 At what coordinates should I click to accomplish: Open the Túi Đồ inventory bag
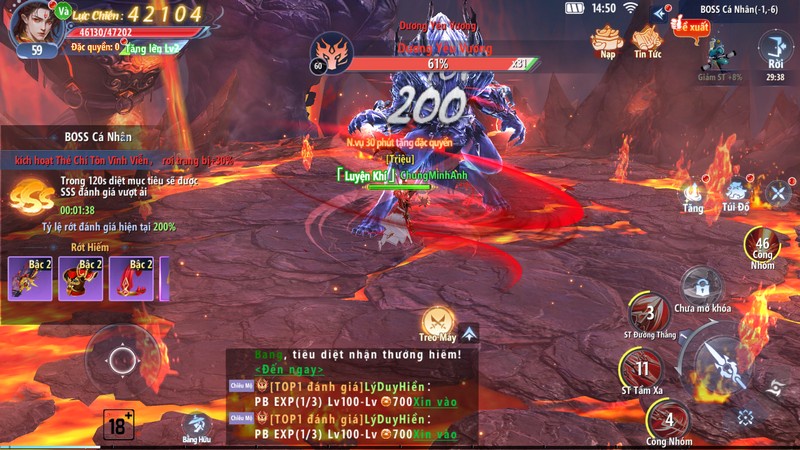tap(737, 193)
